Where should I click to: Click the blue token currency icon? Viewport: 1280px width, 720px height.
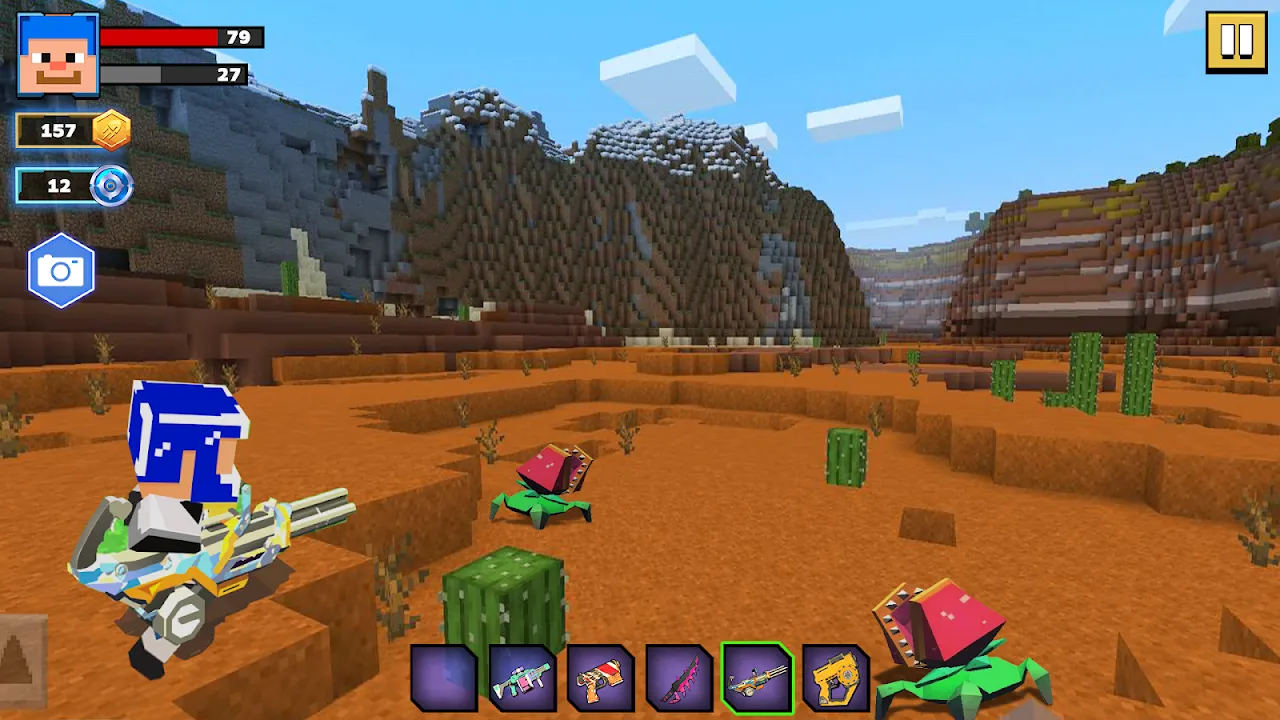click(110, 186)
